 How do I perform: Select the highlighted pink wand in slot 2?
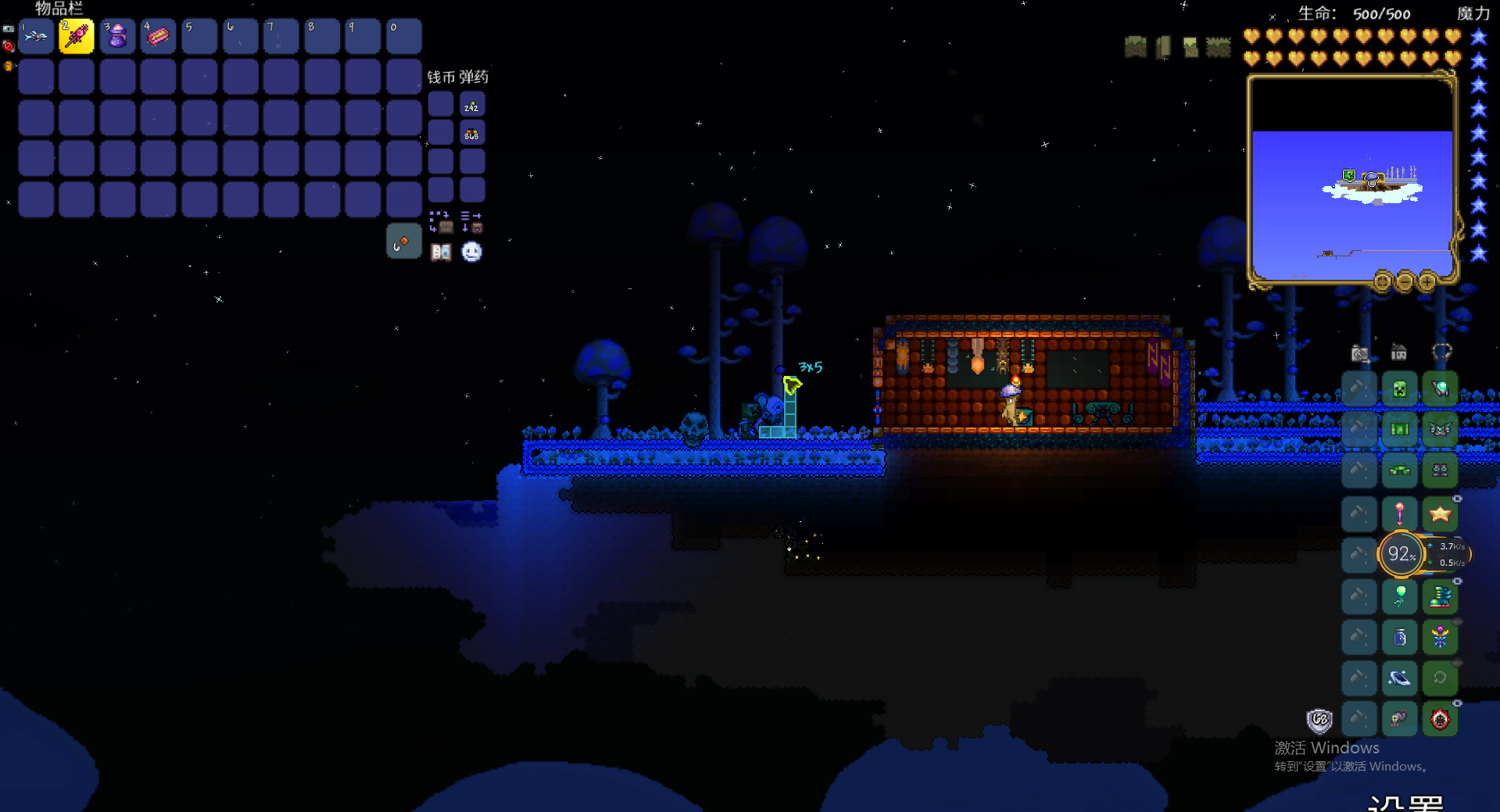pyautogui.click(x=77, y=37)
